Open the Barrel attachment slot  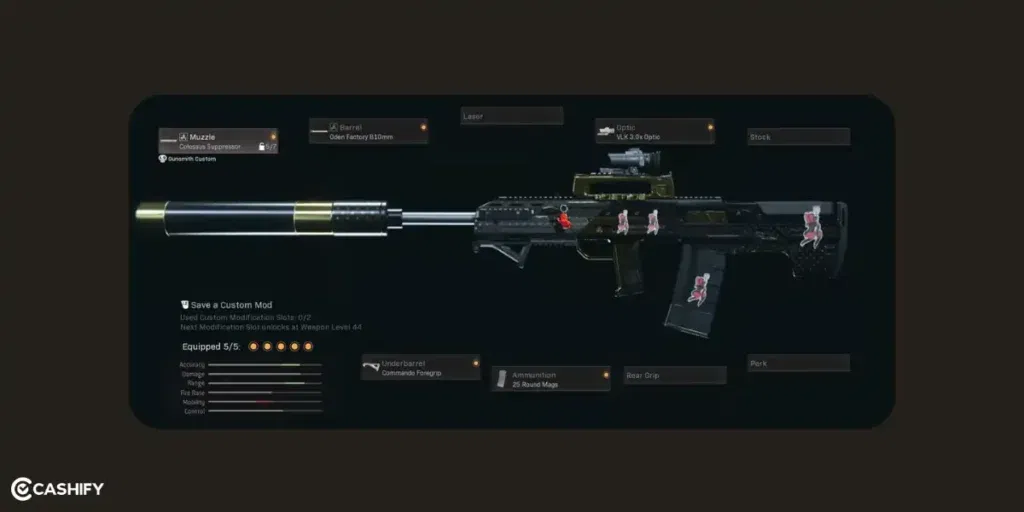pyautogui.click(x=368, y=132)
